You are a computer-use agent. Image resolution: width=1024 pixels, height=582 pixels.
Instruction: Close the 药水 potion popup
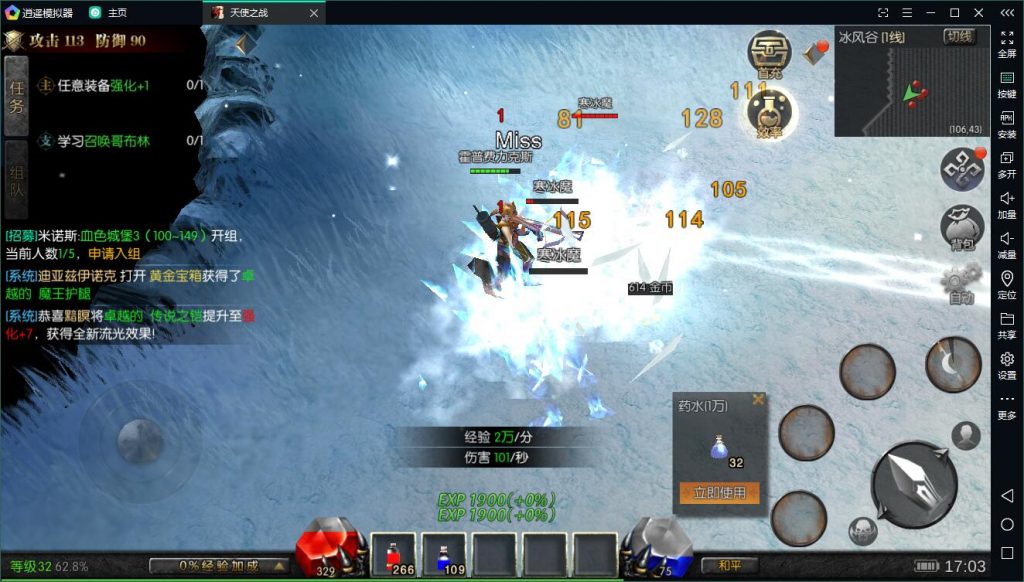(758, 400)
